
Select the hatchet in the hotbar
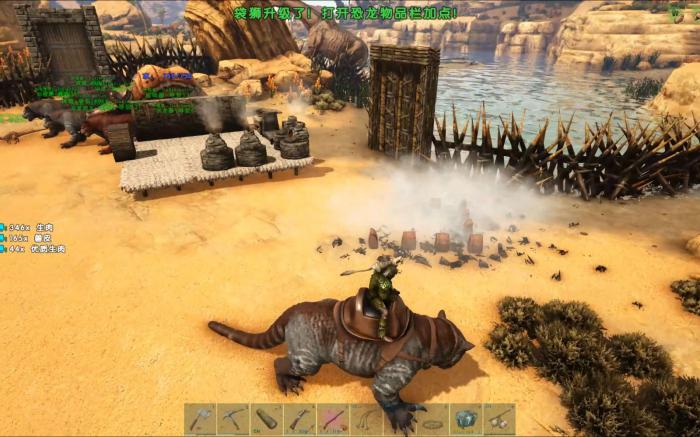point(200,419)
